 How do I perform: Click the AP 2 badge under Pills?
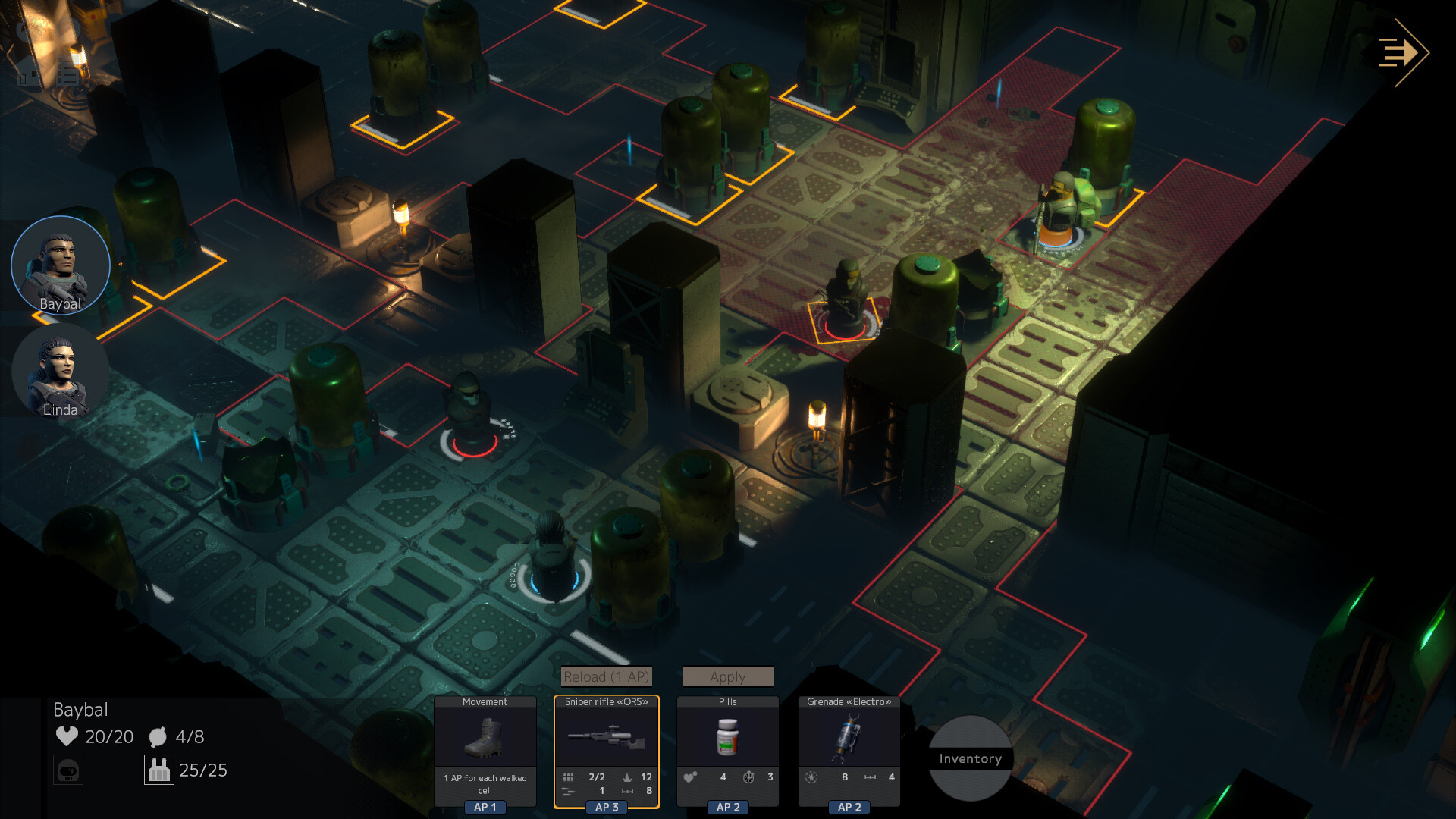point(727,807)
